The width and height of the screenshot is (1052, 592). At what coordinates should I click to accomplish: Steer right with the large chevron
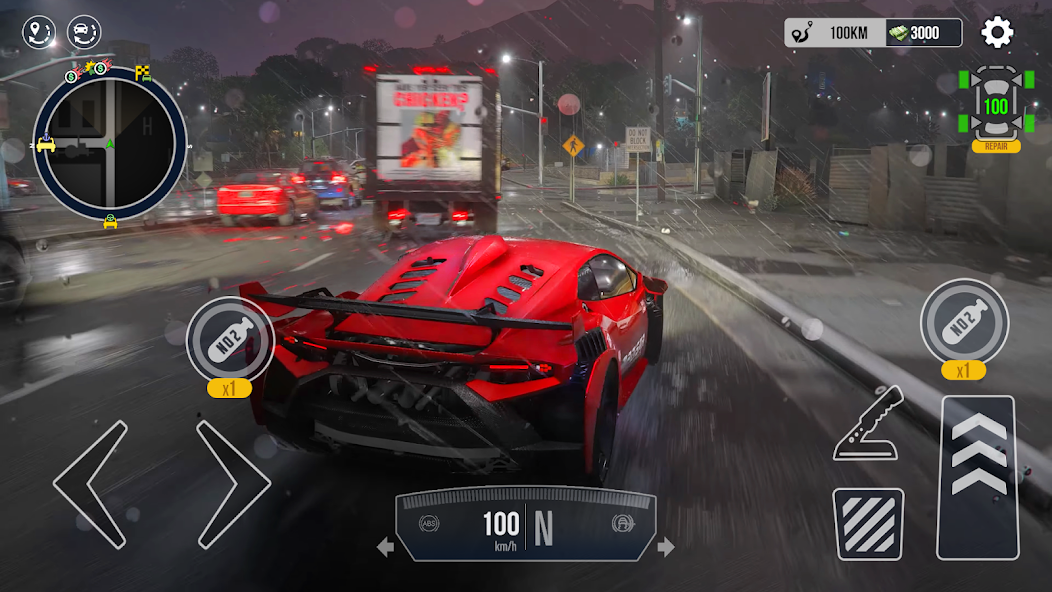pos(232,484)
